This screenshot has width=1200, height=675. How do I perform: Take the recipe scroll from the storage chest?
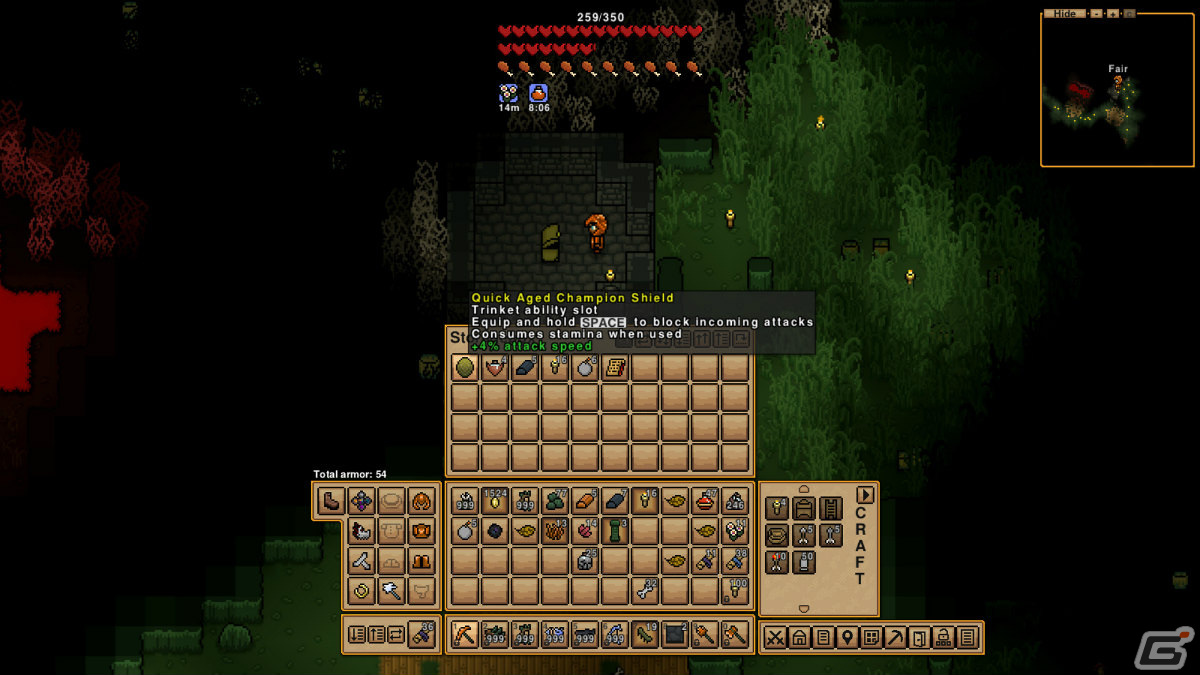coord(615,368)
